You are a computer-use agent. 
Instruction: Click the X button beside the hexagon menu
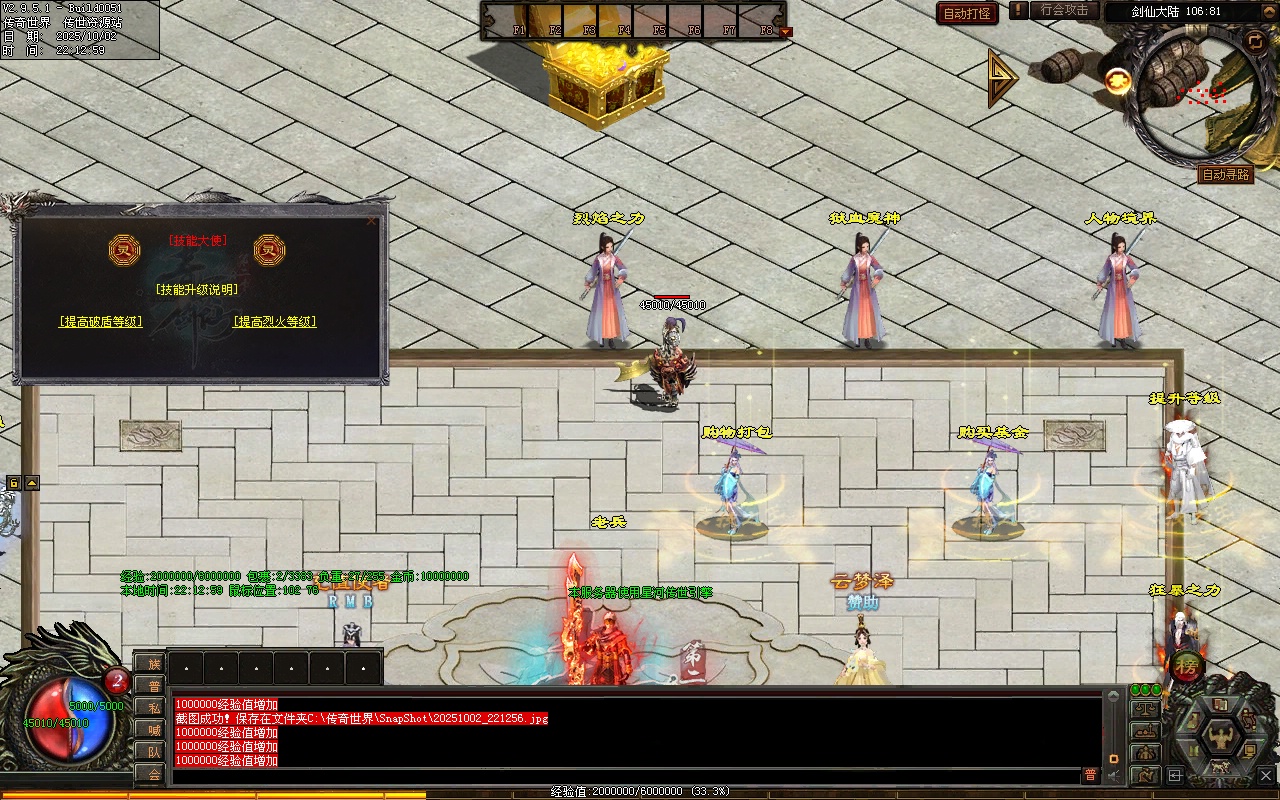(1264, 775)
